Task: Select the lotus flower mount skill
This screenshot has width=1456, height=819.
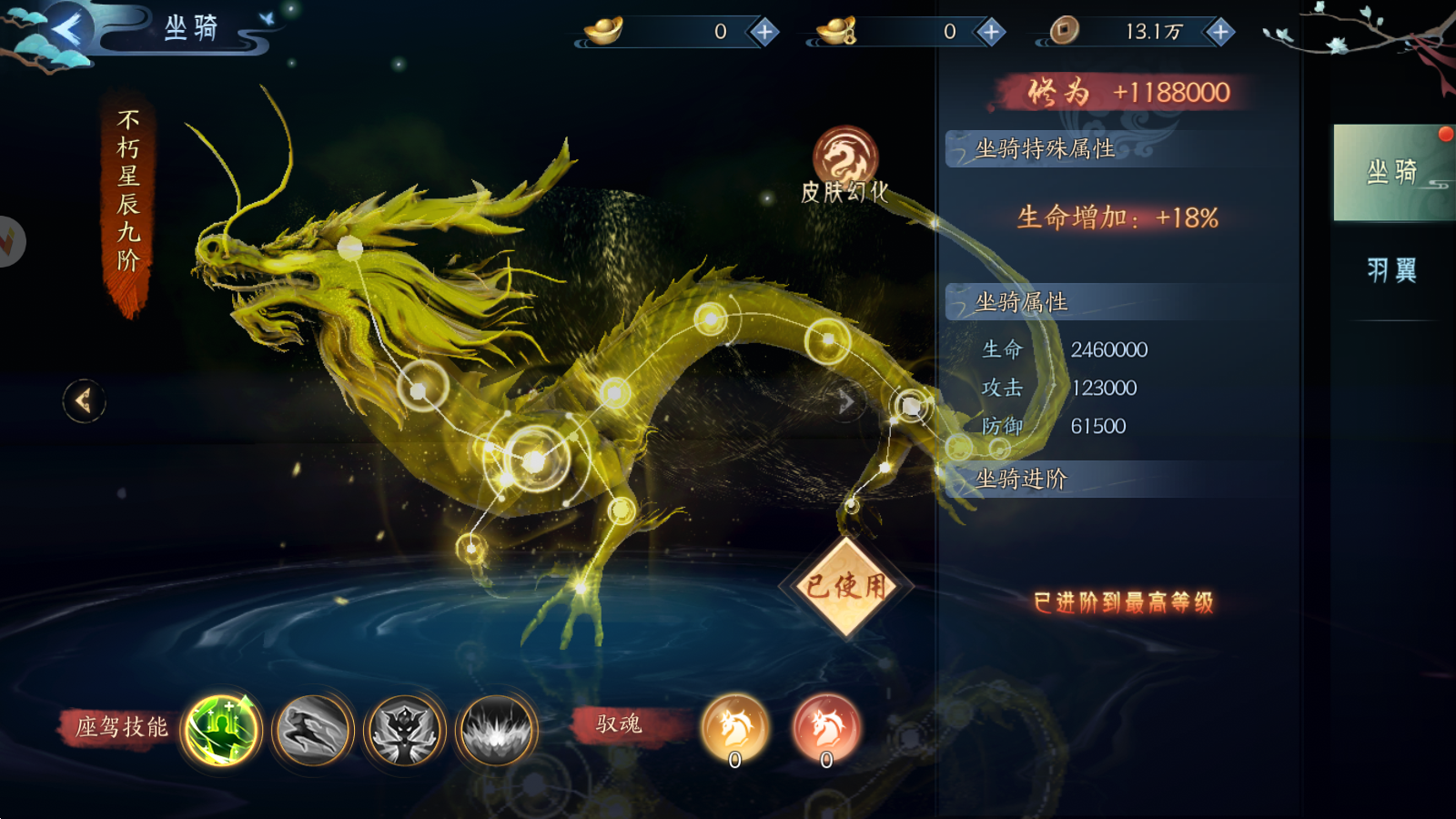Action: 496,730
